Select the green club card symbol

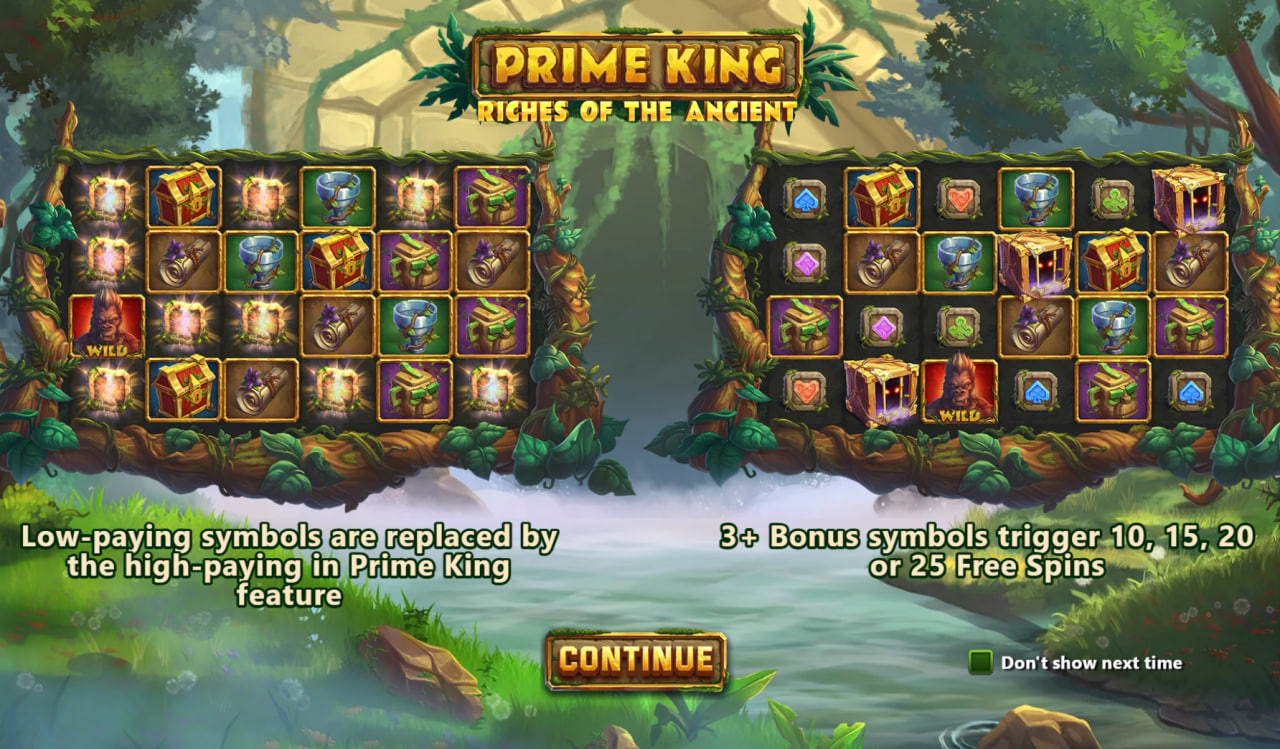click(1112, 200)
